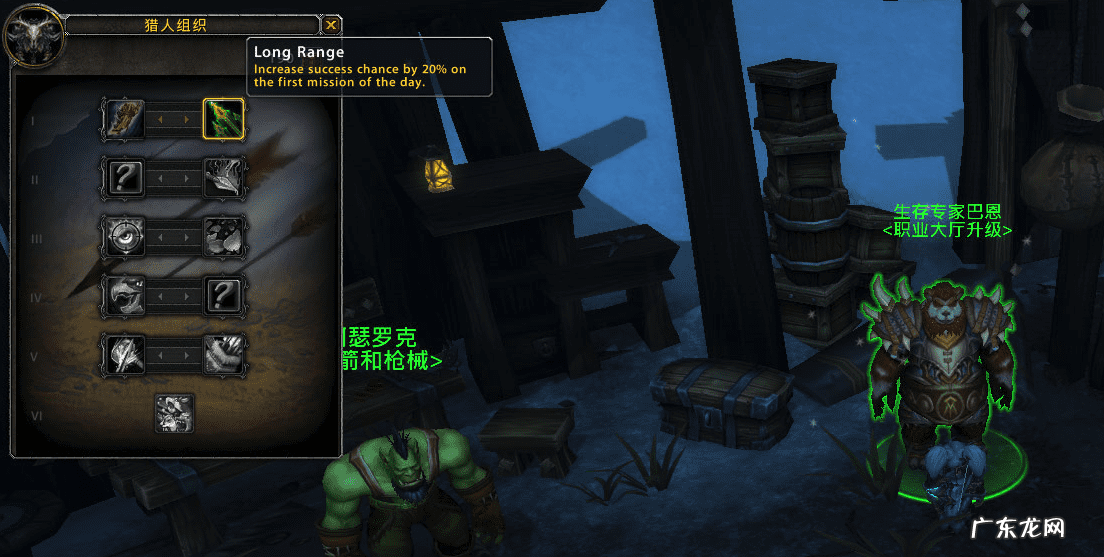Pick the tier IV eagle head talent

(x=125, y=295)
